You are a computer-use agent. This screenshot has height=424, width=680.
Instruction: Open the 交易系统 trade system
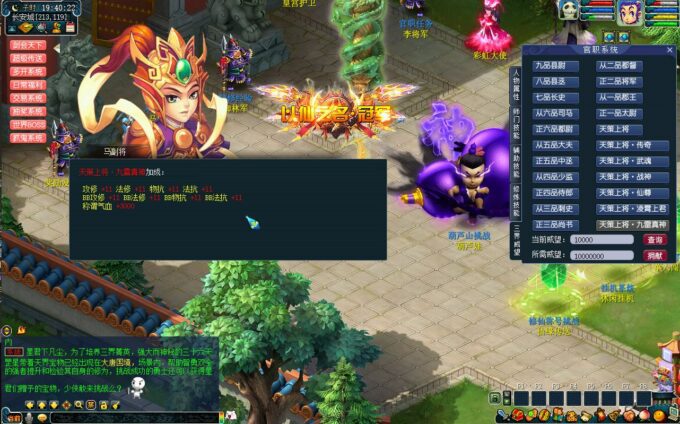coord(28,97)
